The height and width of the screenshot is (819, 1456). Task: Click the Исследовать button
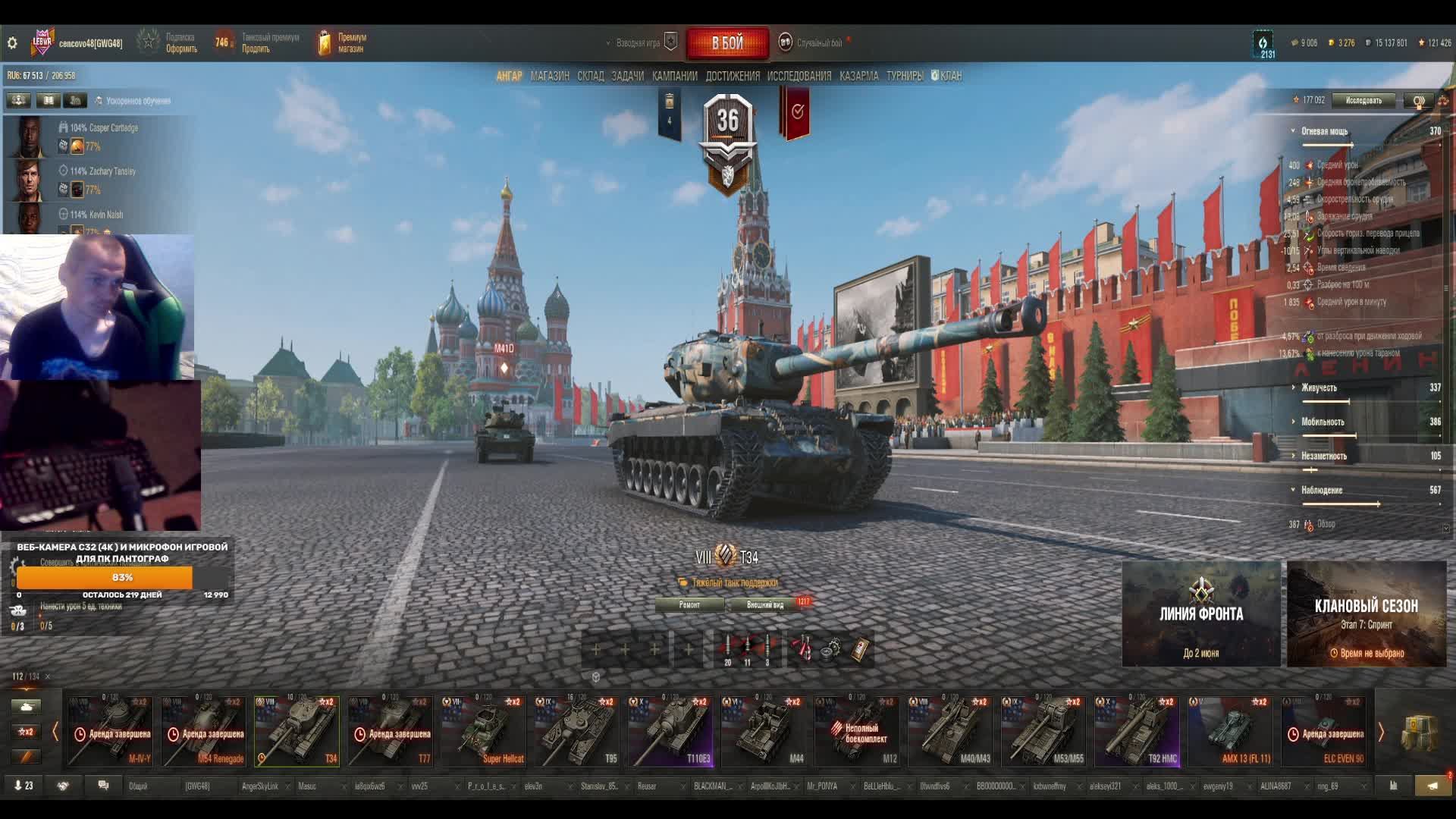point(1363,100)
